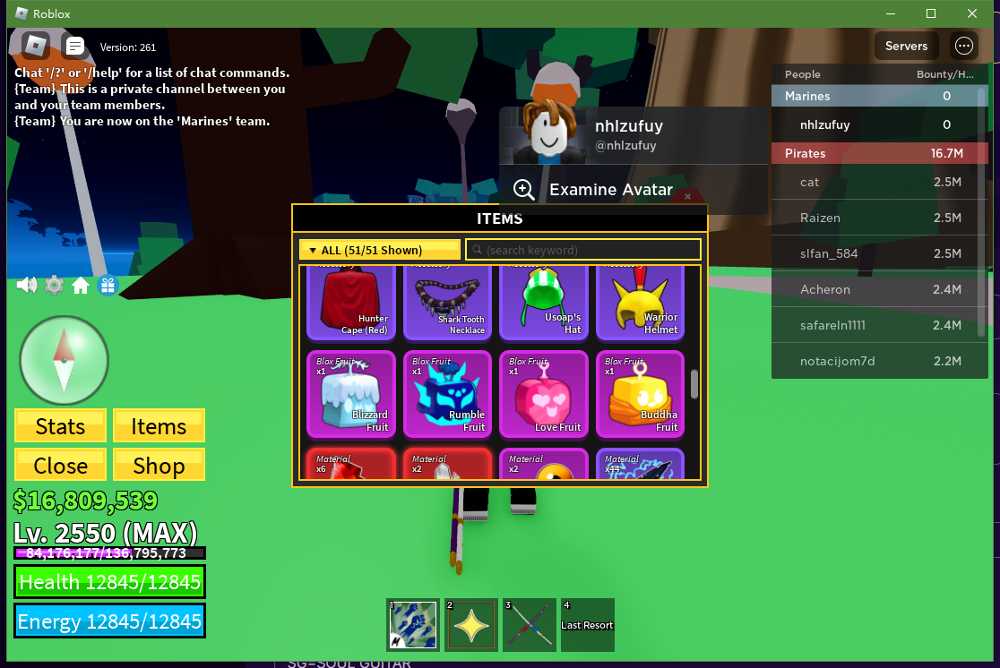Screen dimensions: 1000x668
Task: Click the yellow Close button
Action: pyautogui.click(x=60, y=465)
